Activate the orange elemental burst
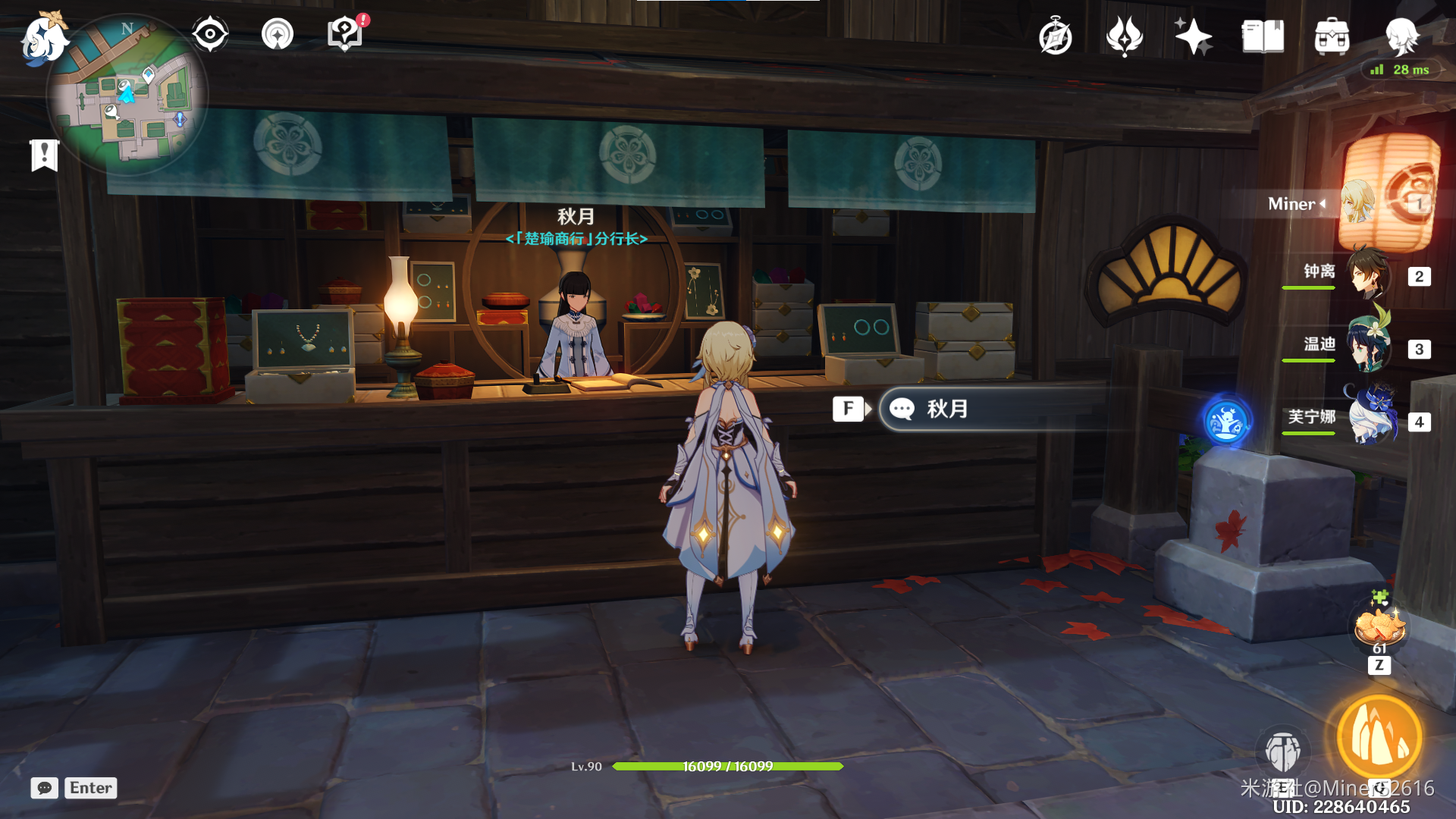 pos(1379,736)
